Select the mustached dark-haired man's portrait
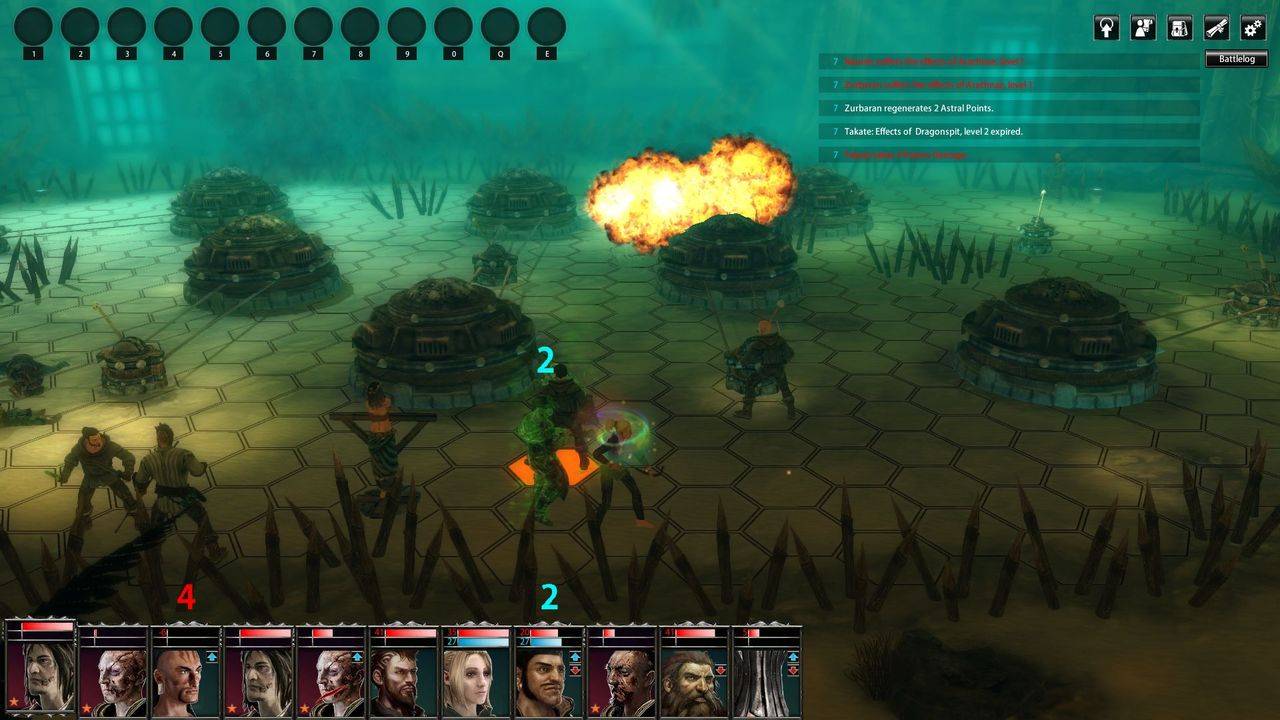The height and width of the screenshot is (720, 1280). (548, 680)
